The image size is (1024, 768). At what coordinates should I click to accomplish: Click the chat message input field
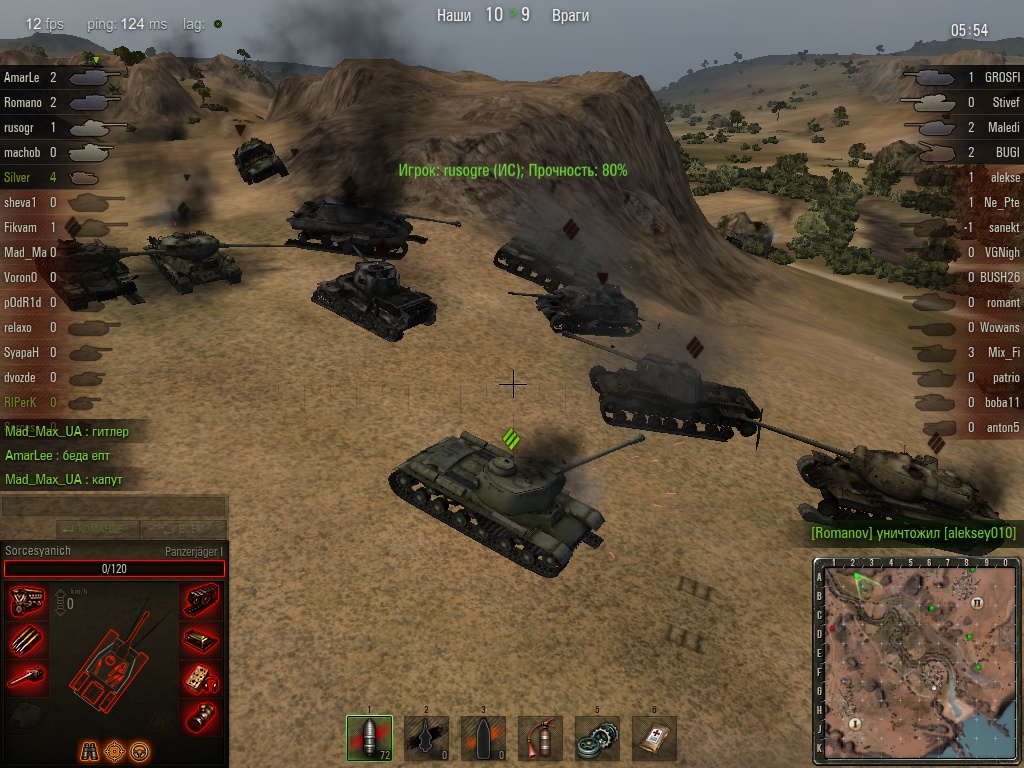click(114, 506)
